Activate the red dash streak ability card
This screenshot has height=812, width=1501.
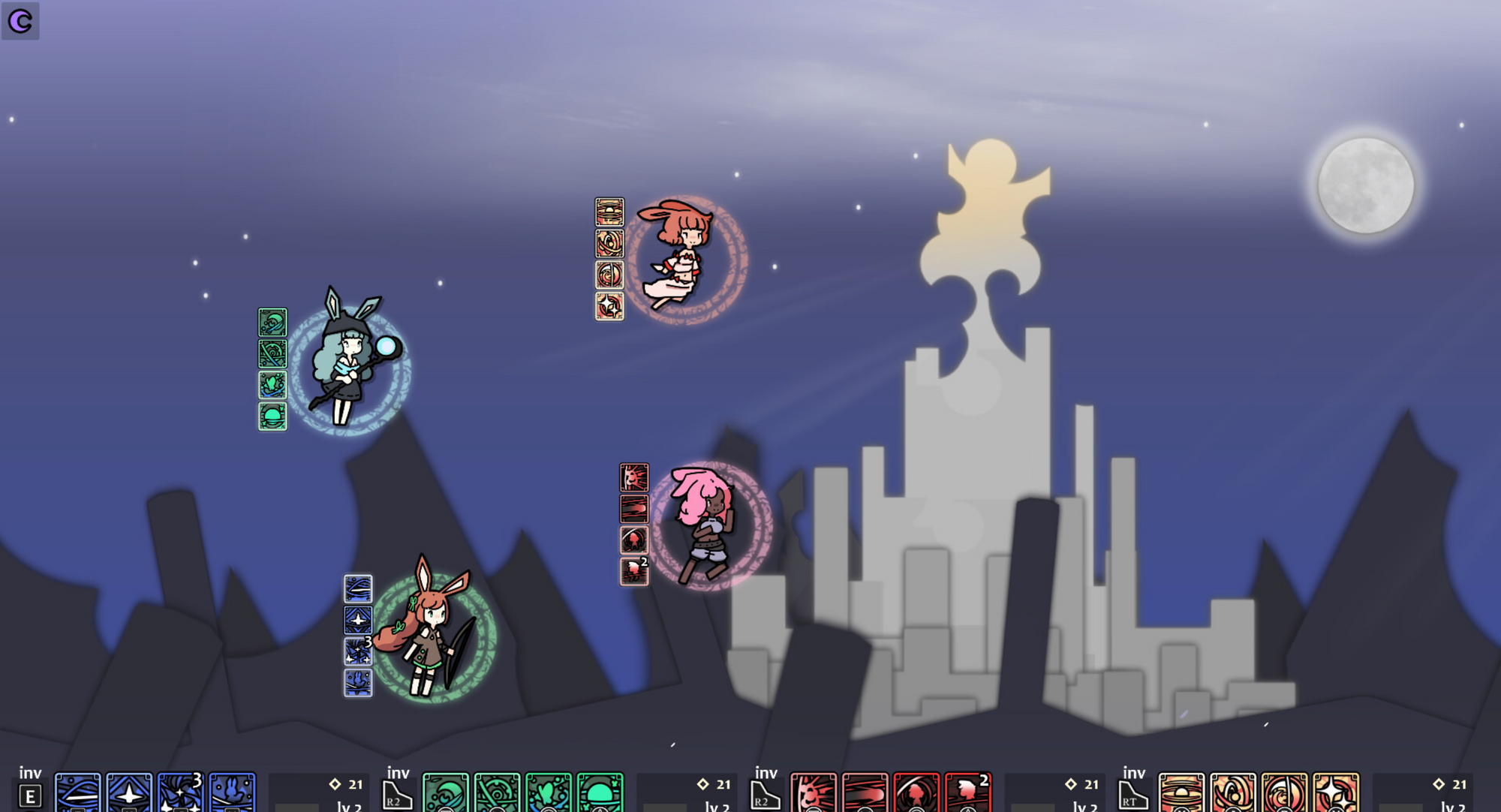(x=865, y=793)
